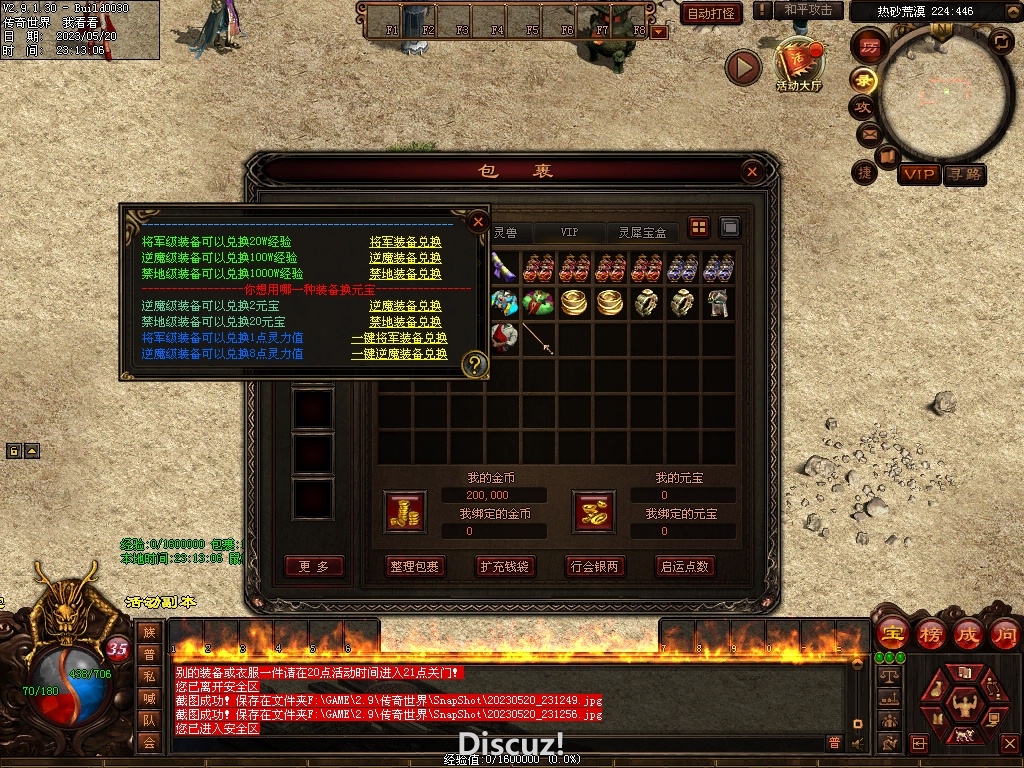This screenshot has width=1024, height=768.
Task: Click the 一键逆魔装备兑换 link
Action: [399, 354]
